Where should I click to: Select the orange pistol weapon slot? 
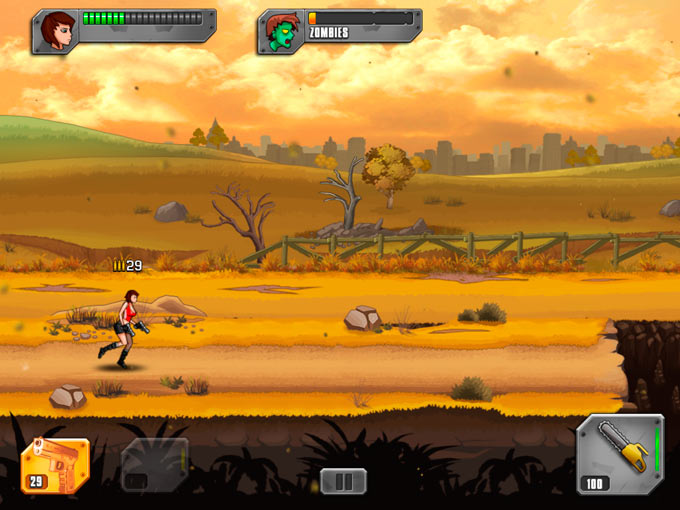(54, 465)
